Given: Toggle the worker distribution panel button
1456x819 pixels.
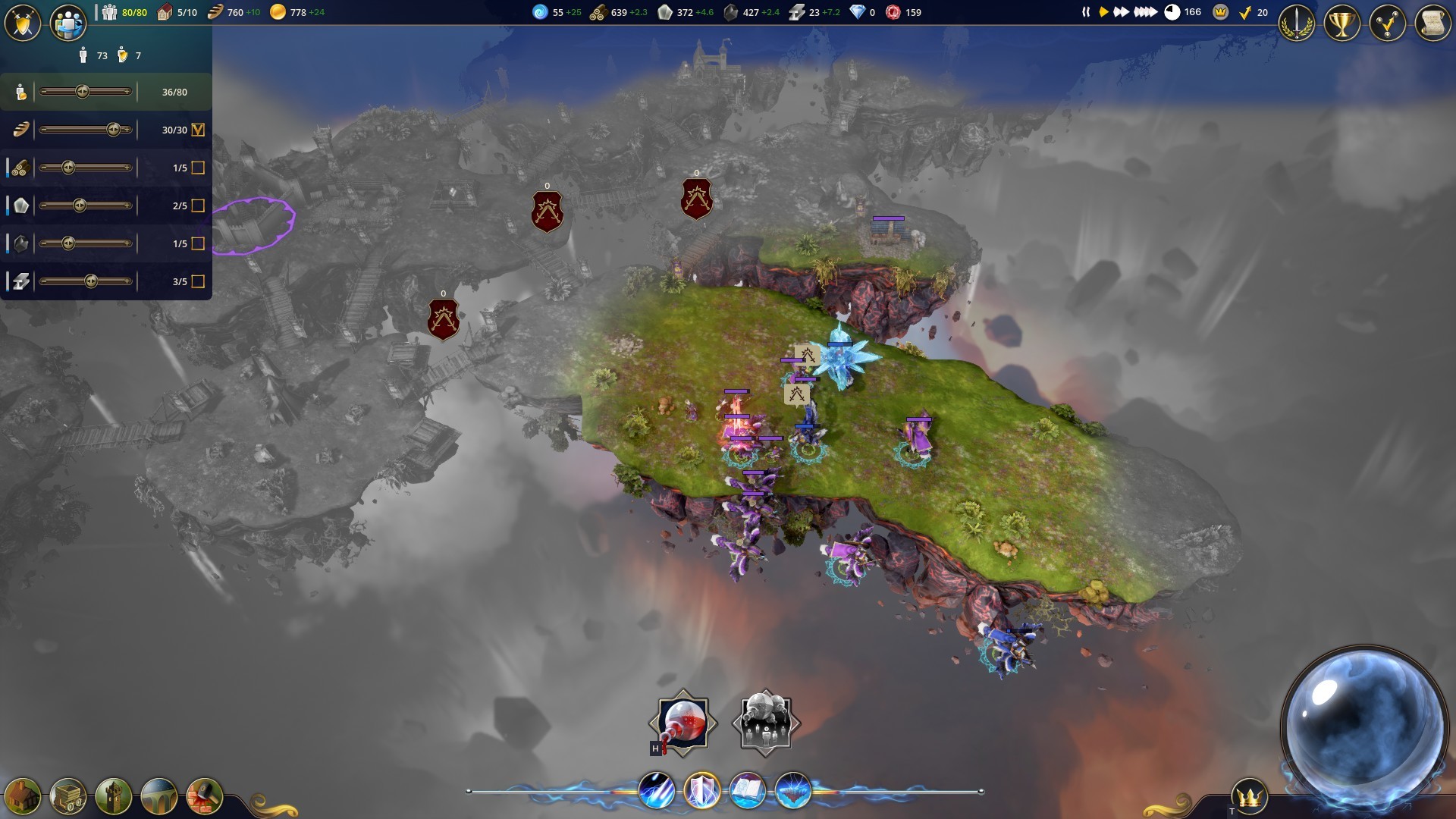Looking at the screenshot, I should (67, 24).
